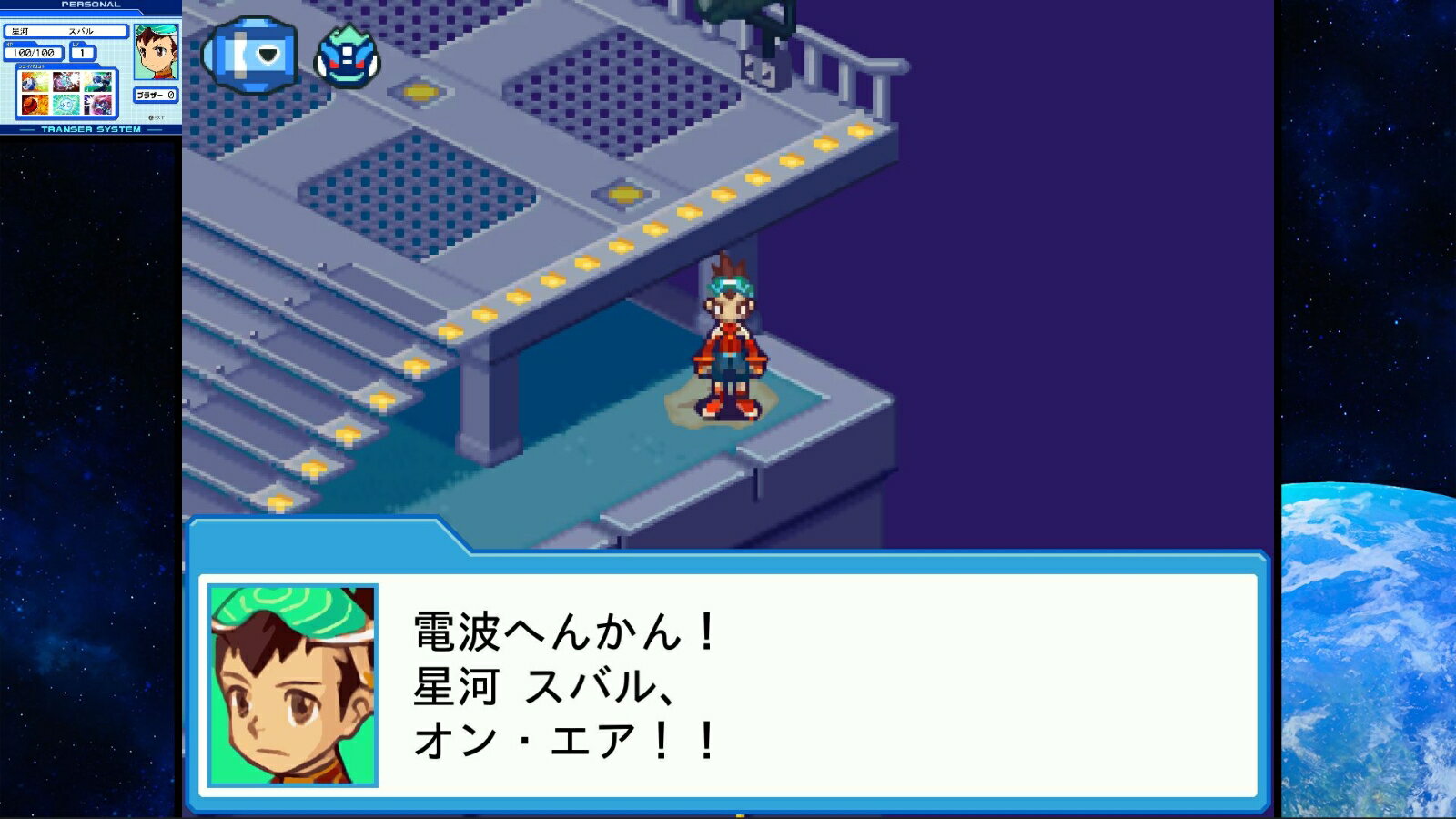Click the fiery meteor battle card icon

coord(34,103)
